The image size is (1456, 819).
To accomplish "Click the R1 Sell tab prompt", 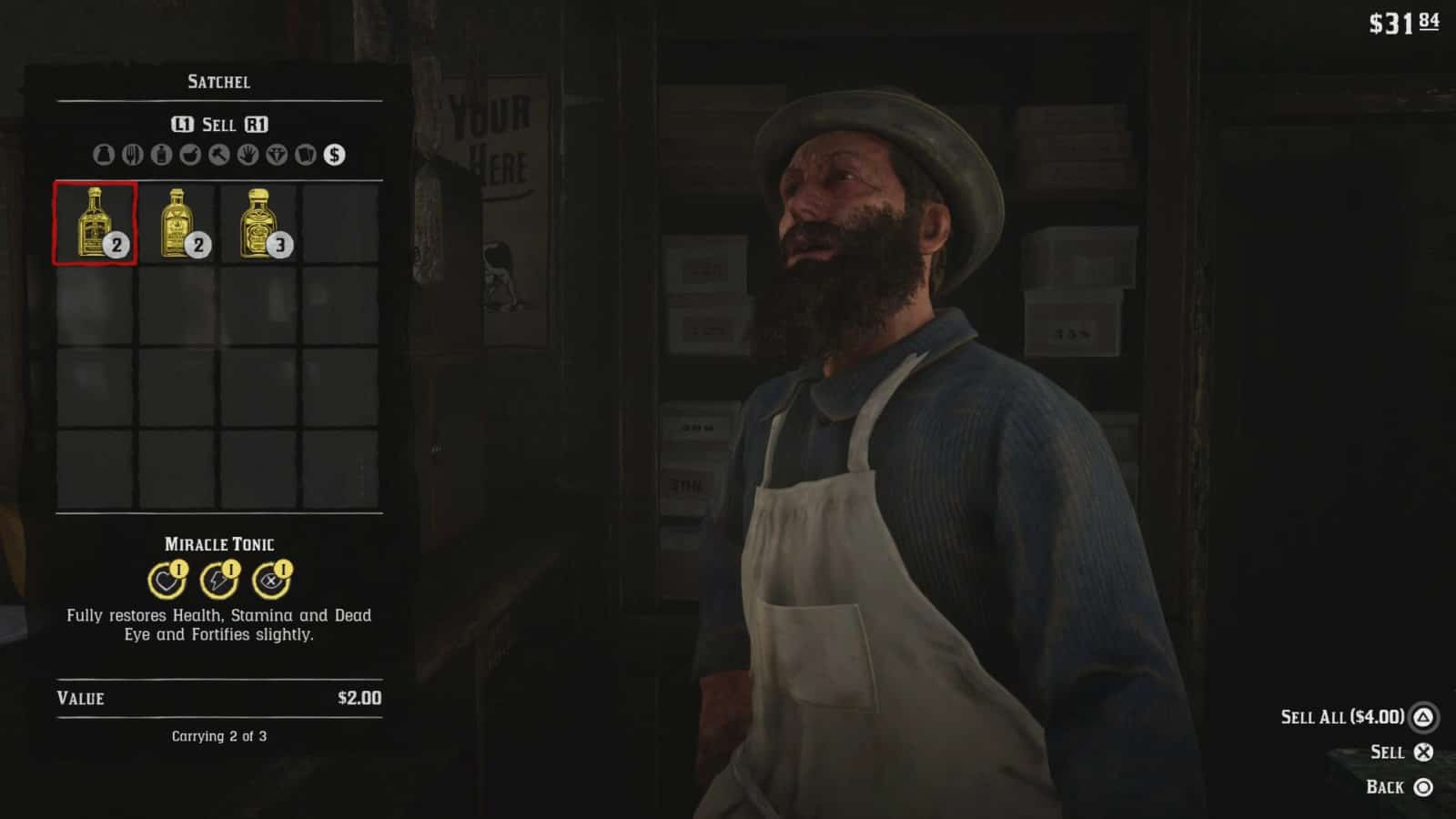I will 255,126.
